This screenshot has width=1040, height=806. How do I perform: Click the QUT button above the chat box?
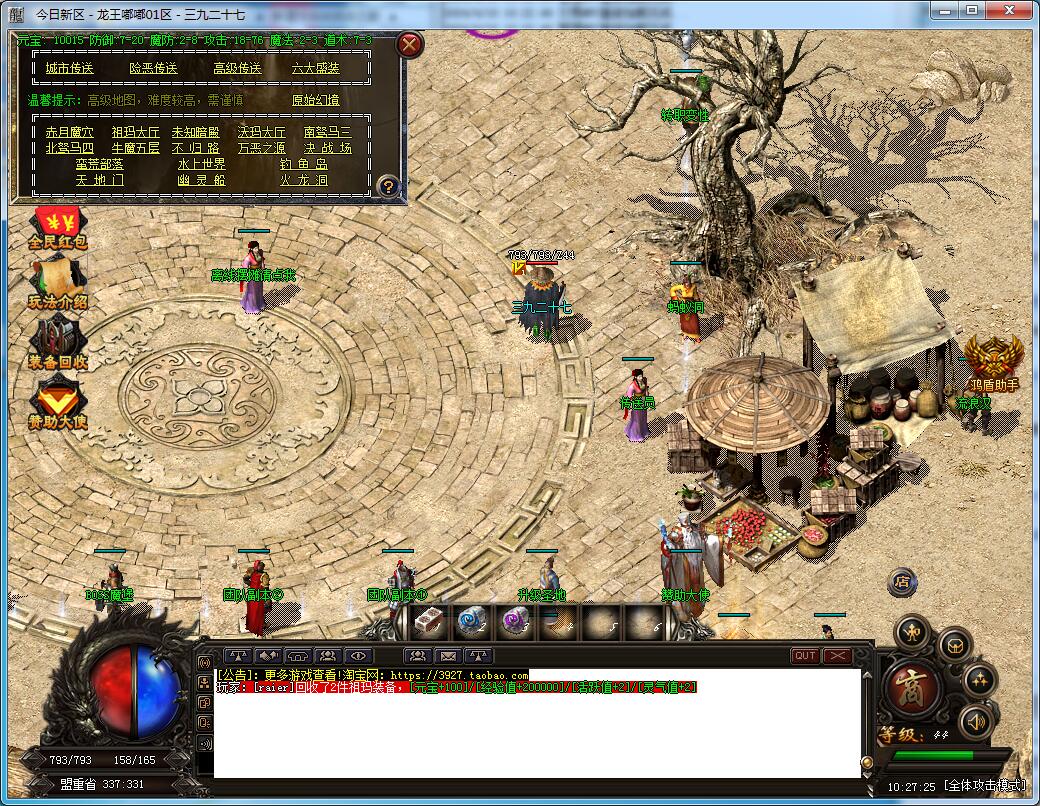point(805,656)
